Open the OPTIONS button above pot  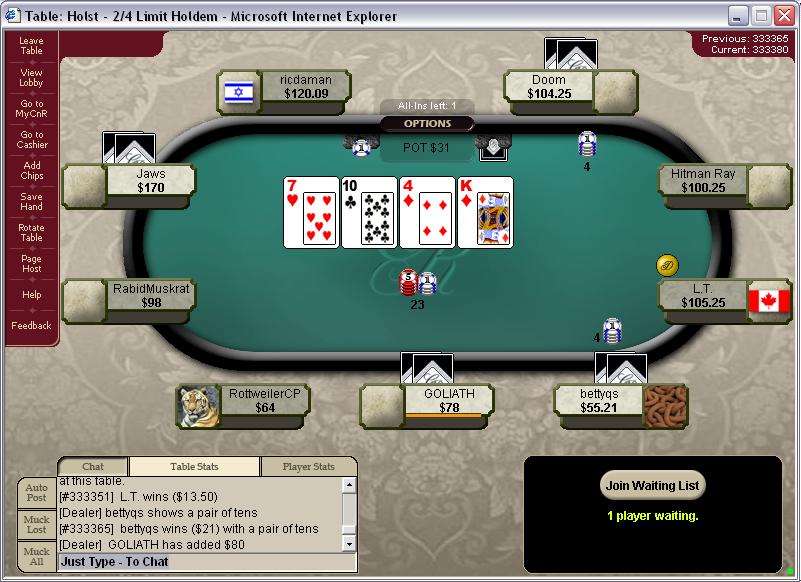pos(427,124)
